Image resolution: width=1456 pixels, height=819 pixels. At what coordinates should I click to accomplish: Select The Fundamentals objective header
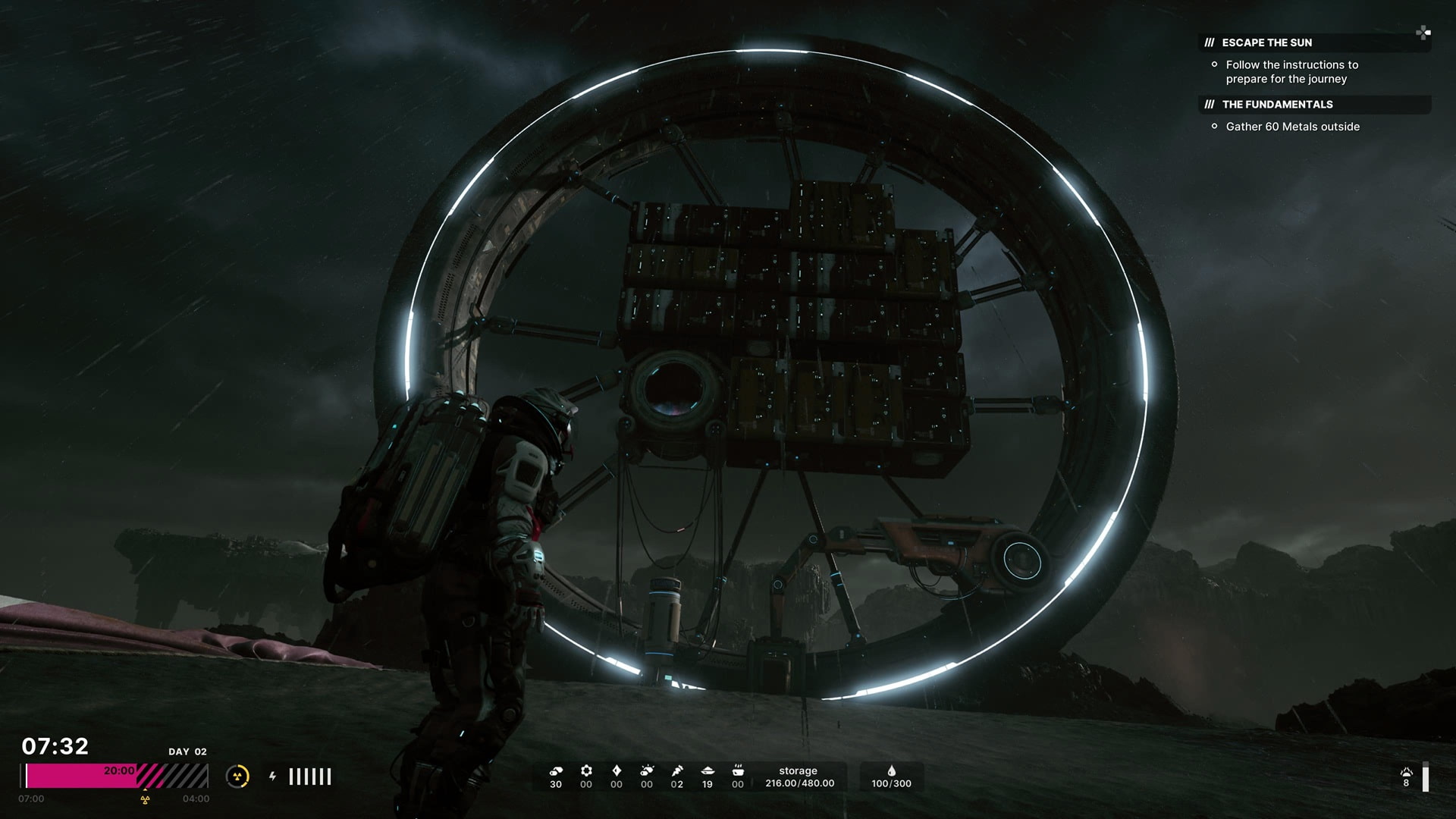pos(1277,105)
